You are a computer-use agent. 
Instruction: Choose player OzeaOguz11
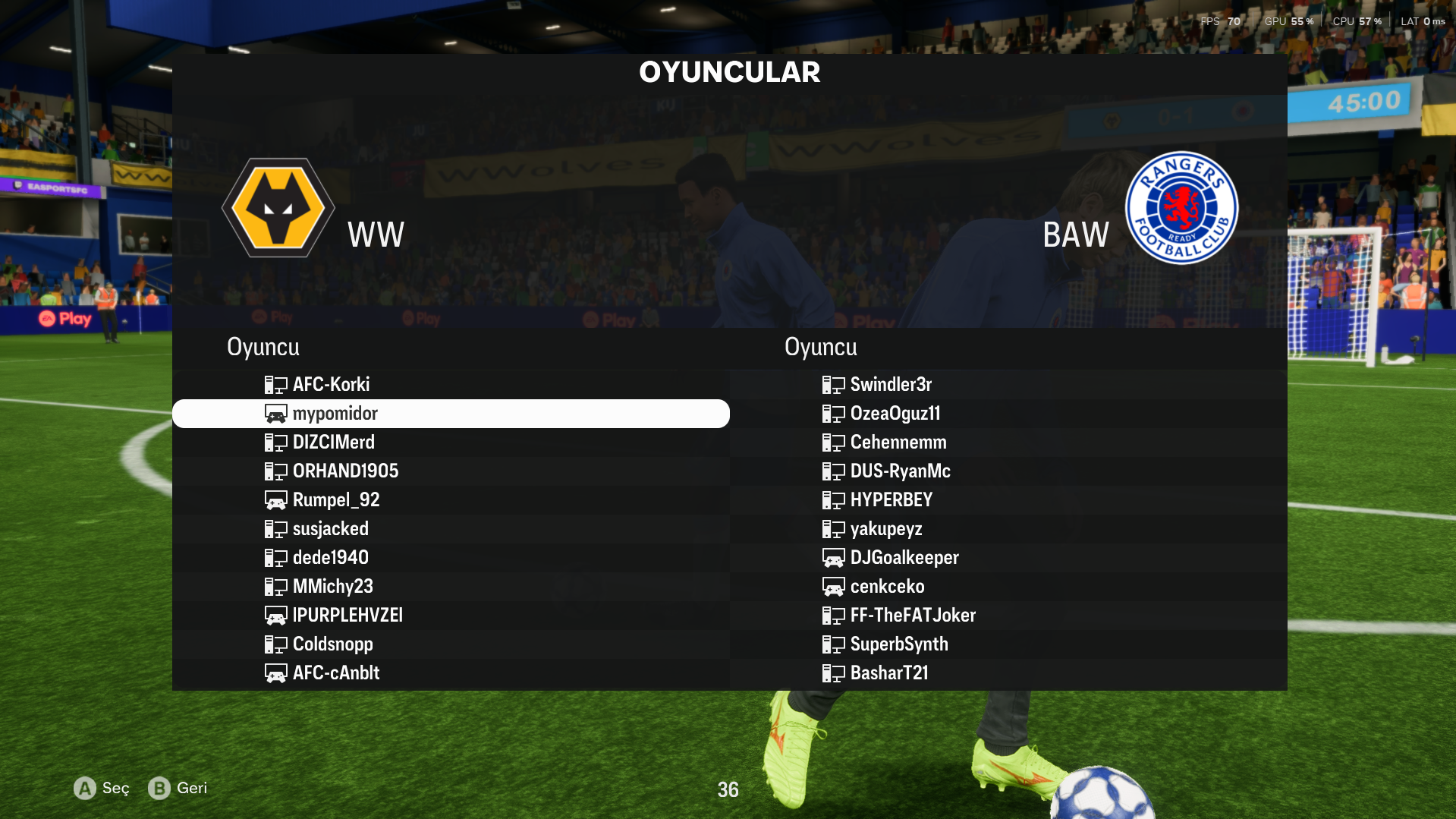point(895,414)
